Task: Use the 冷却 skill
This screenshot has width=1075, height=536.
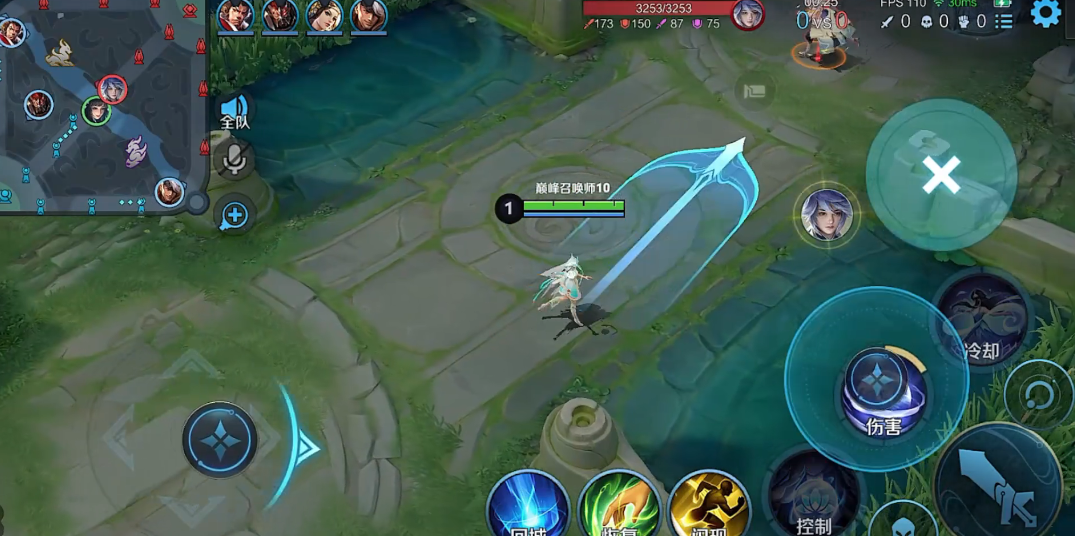Action: pos(980,318)
